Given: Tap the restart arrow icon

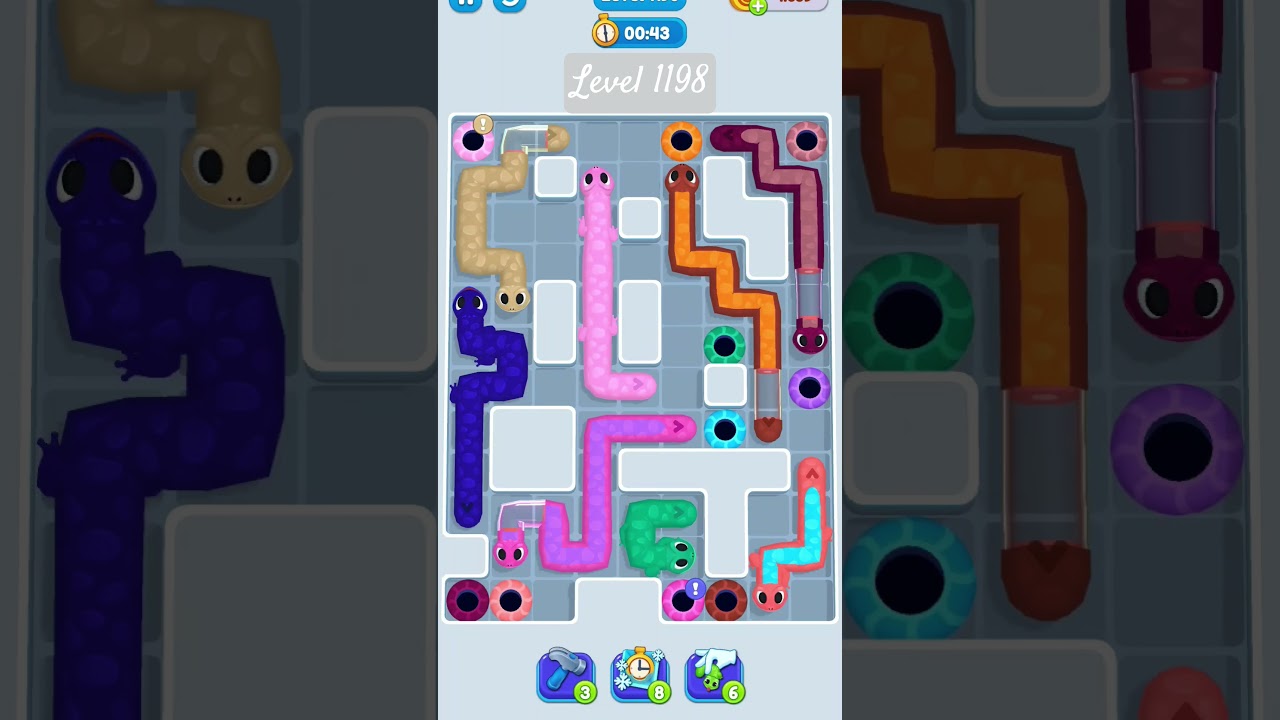Looking at the screenshot, I should pyautogui.click(x=508, y=4).
